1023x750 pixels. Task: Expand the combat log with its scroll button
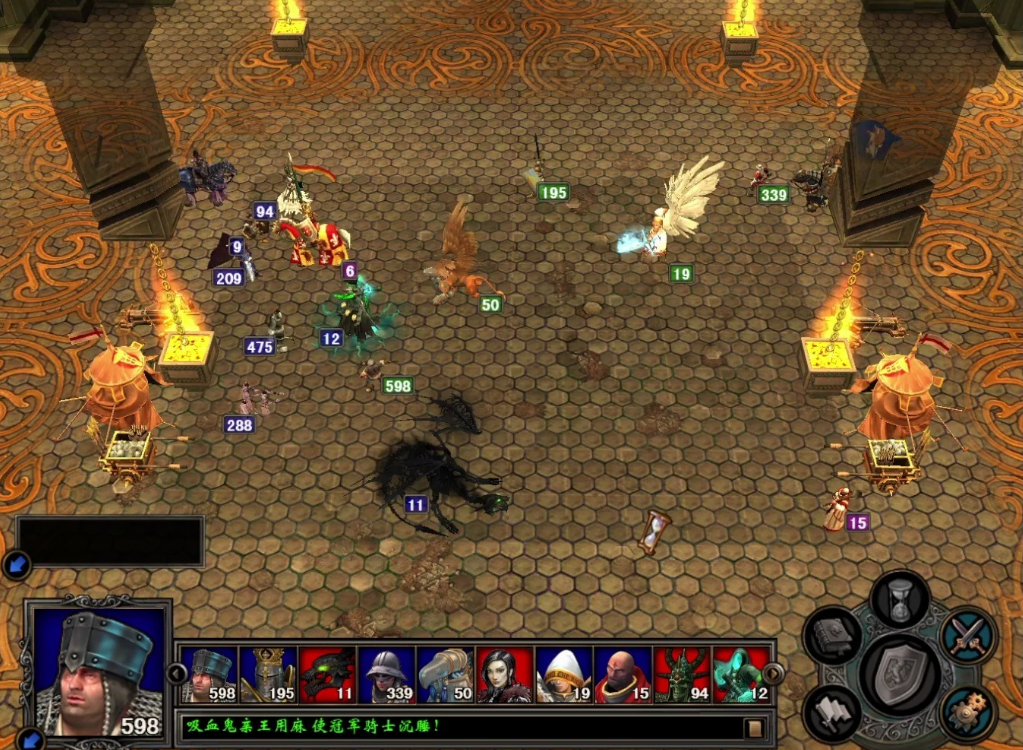[755, 727]
